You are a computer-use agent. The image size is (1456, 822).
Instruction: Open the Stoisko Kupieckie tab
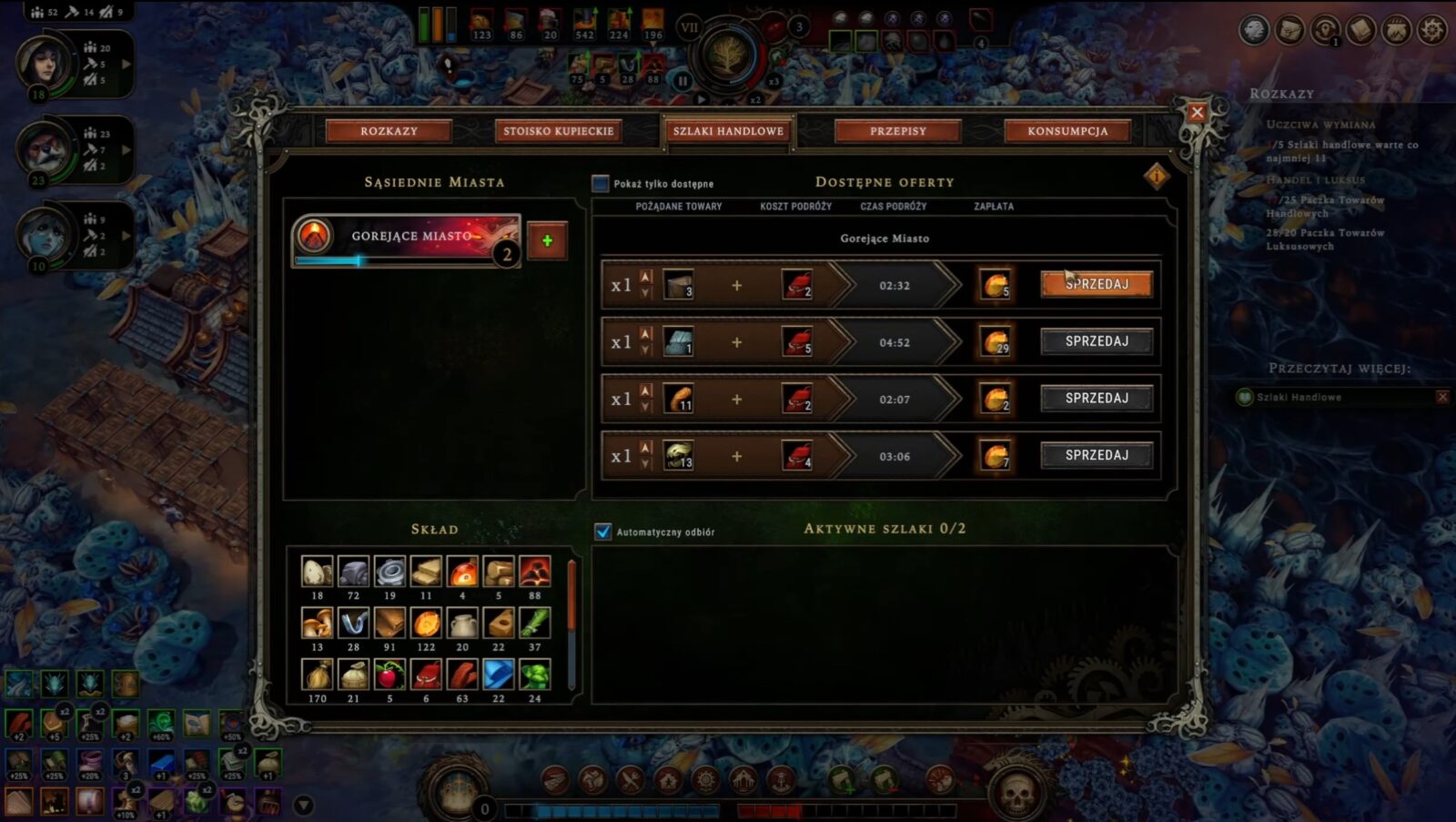(558, 131)
